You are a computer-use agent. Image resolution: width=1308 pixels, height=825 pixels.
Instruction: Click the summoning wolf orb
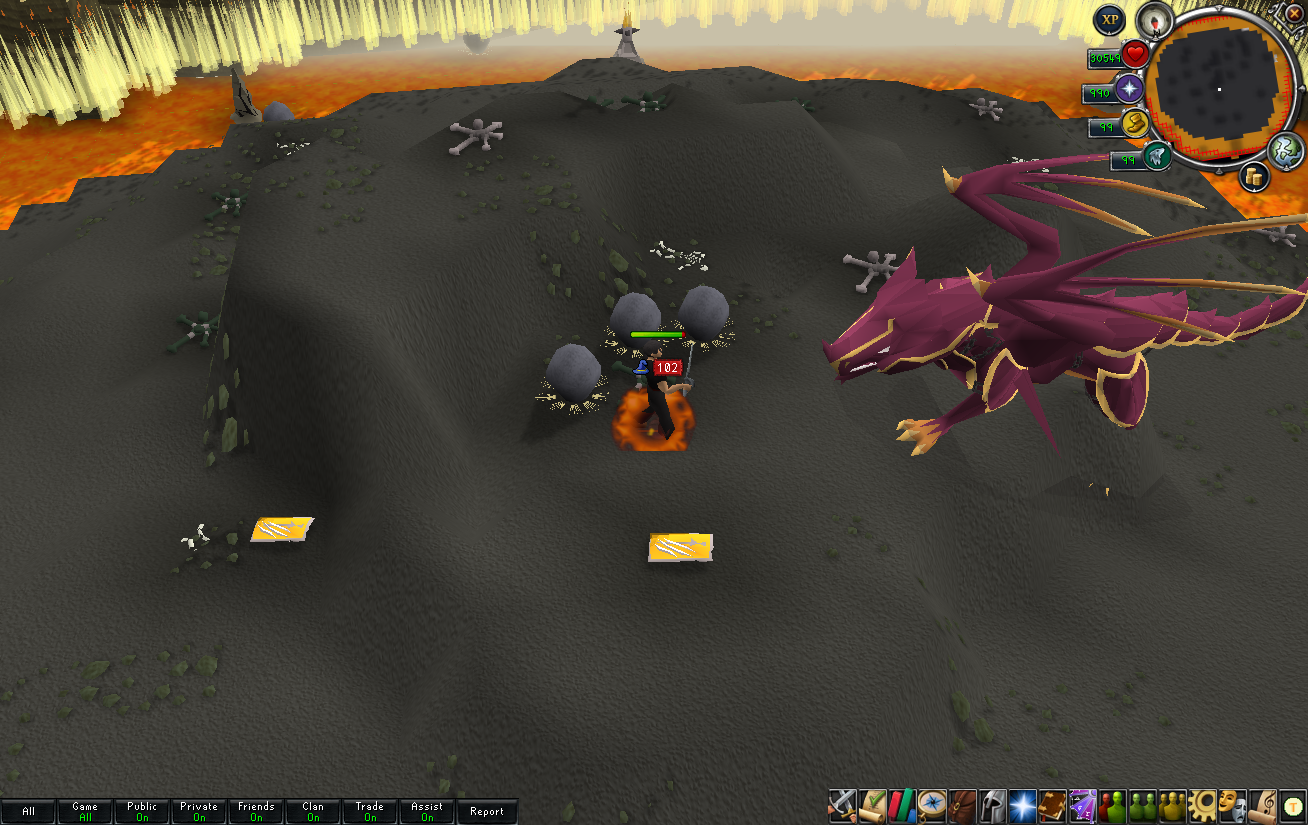tap(1158, 156)
